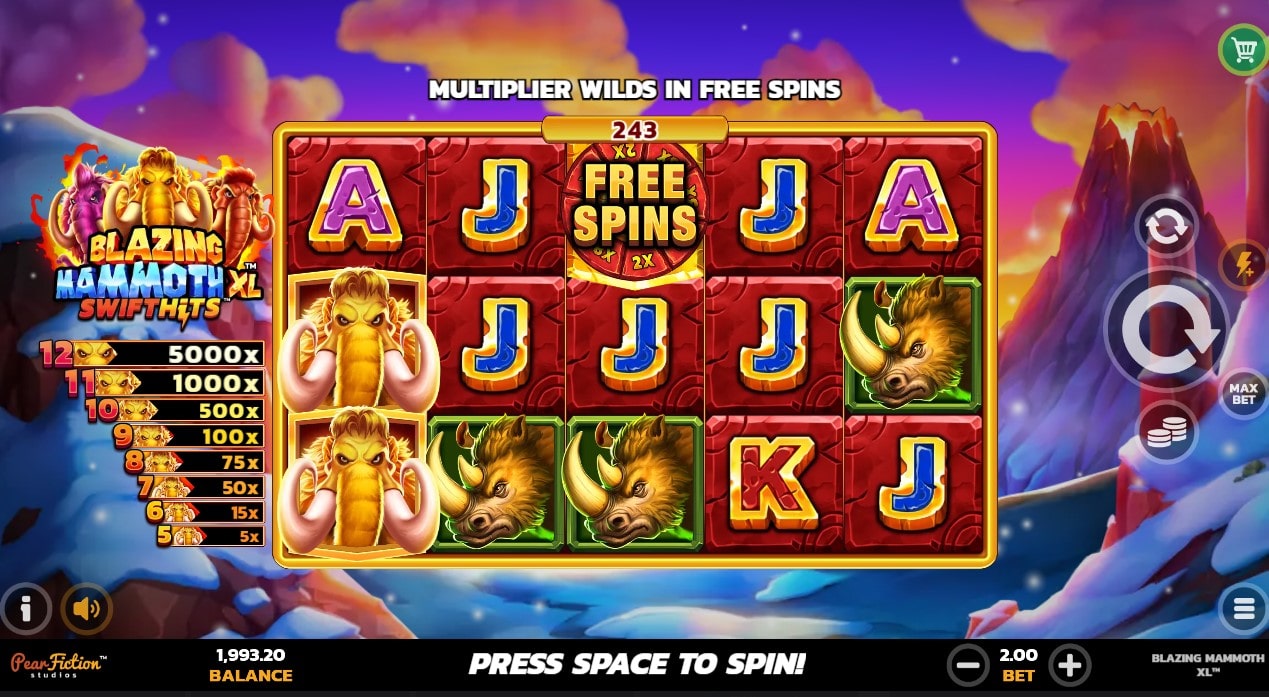This screenshot has height=697, width=1269.
Task: Show game info with the i button
Action: pos(26,608)
